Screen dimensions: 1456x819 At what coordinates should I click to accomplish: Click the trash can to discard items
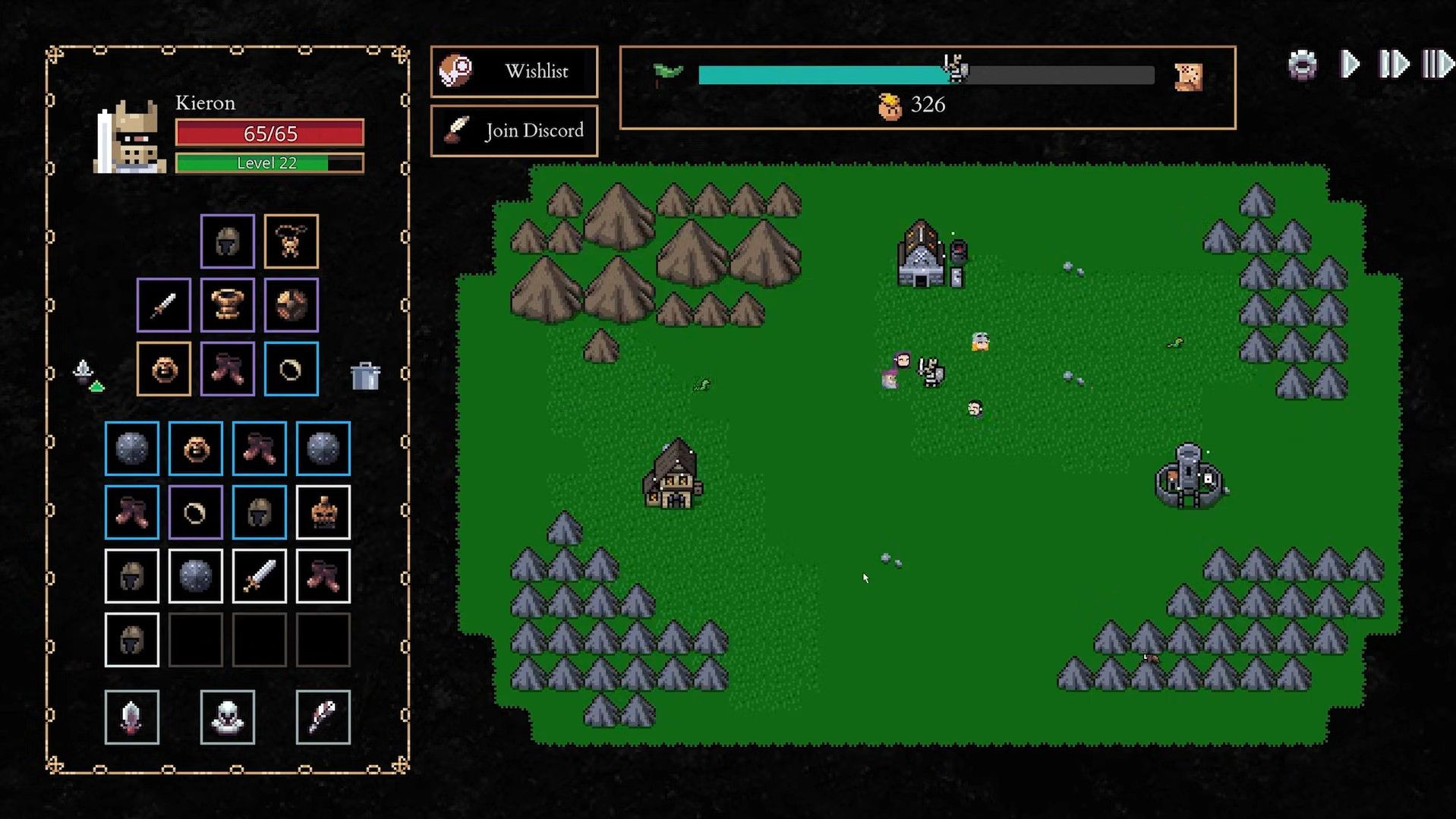point(367,373)
